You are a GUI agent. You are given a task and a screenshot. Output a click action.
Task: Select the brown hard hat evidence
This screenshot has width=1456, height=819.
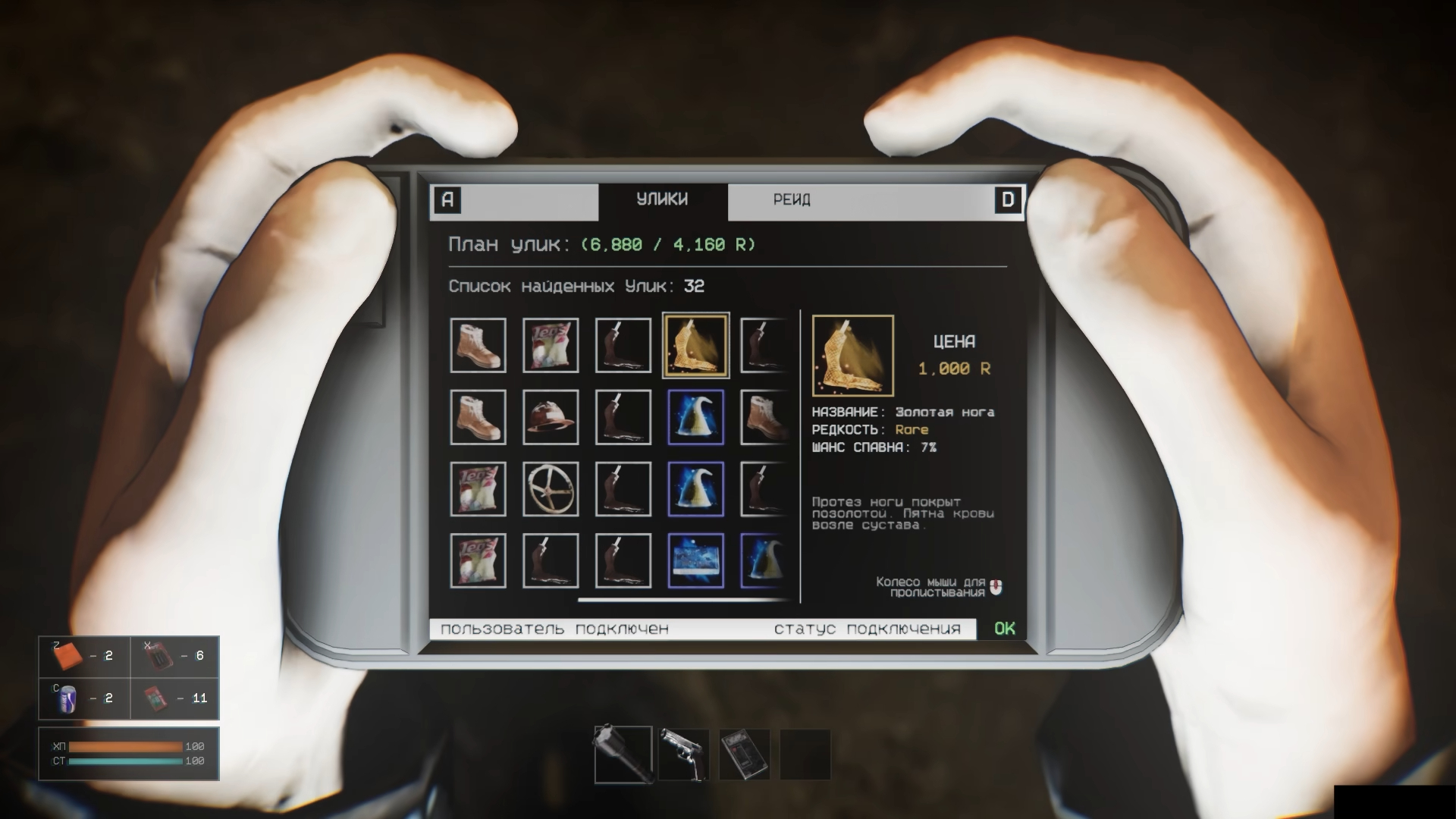[x=551, y=417]
